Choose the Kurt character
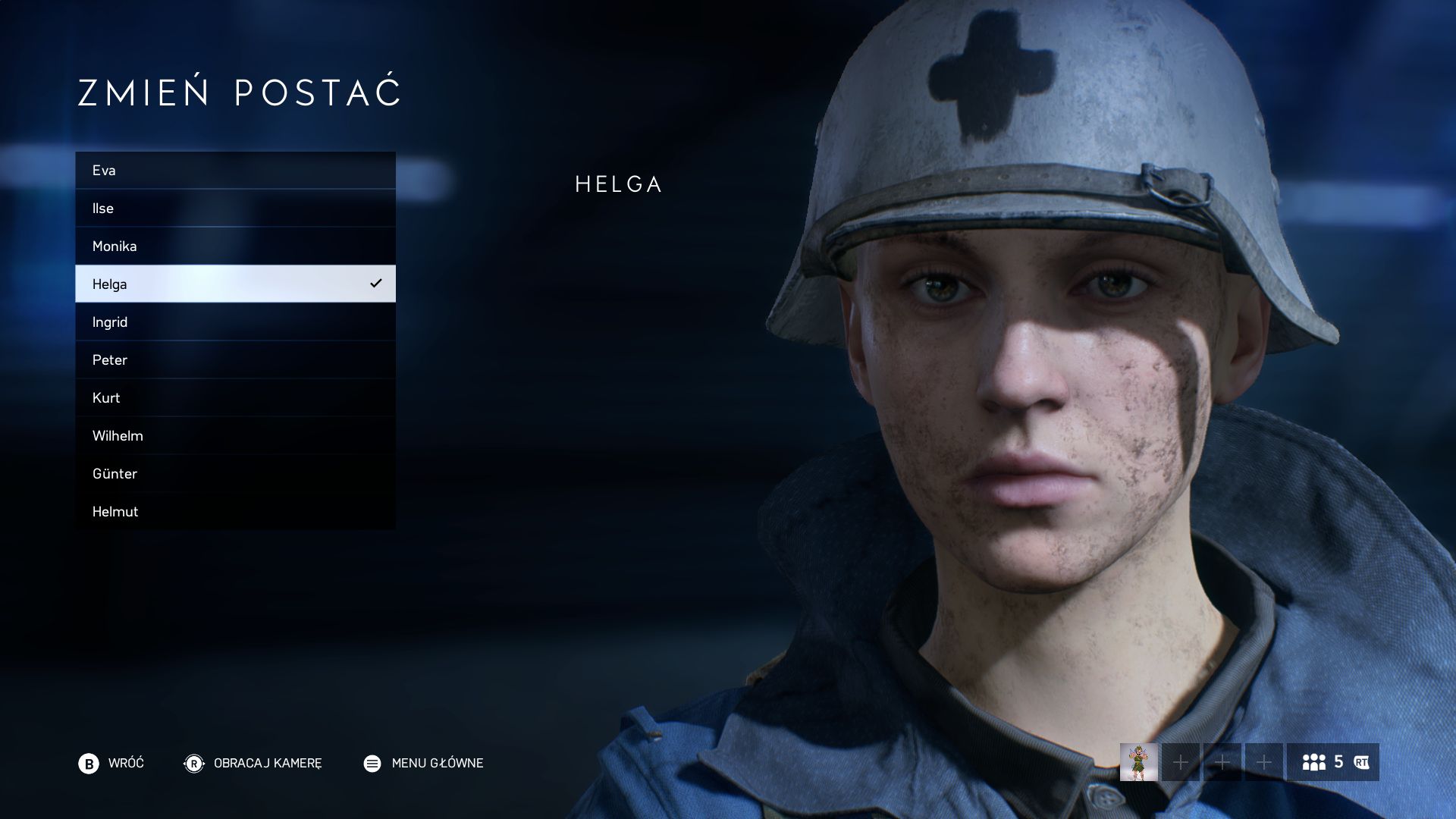The height and width of the screenshot is (819, 1456). coord(235,398)
